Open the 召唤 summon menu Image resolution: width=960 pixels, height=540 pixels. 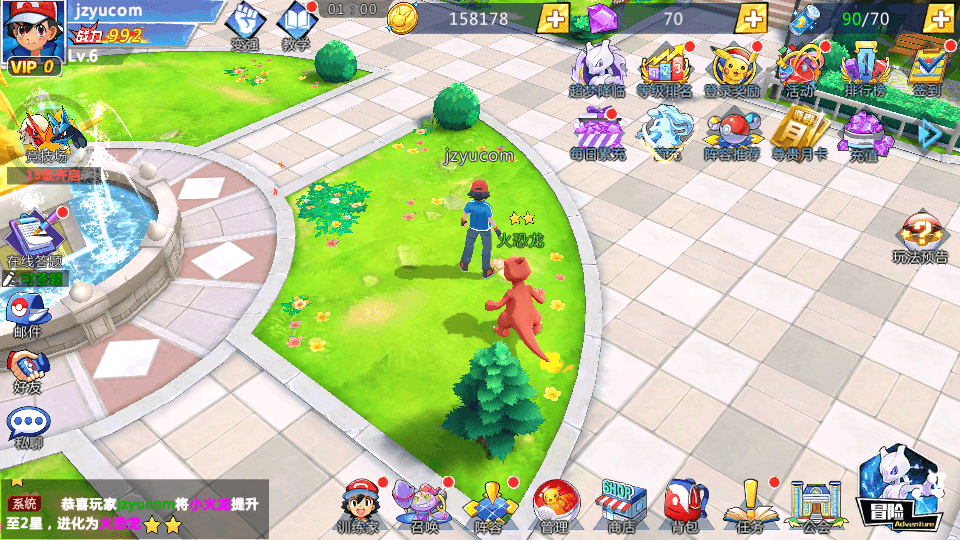[422, 504]
